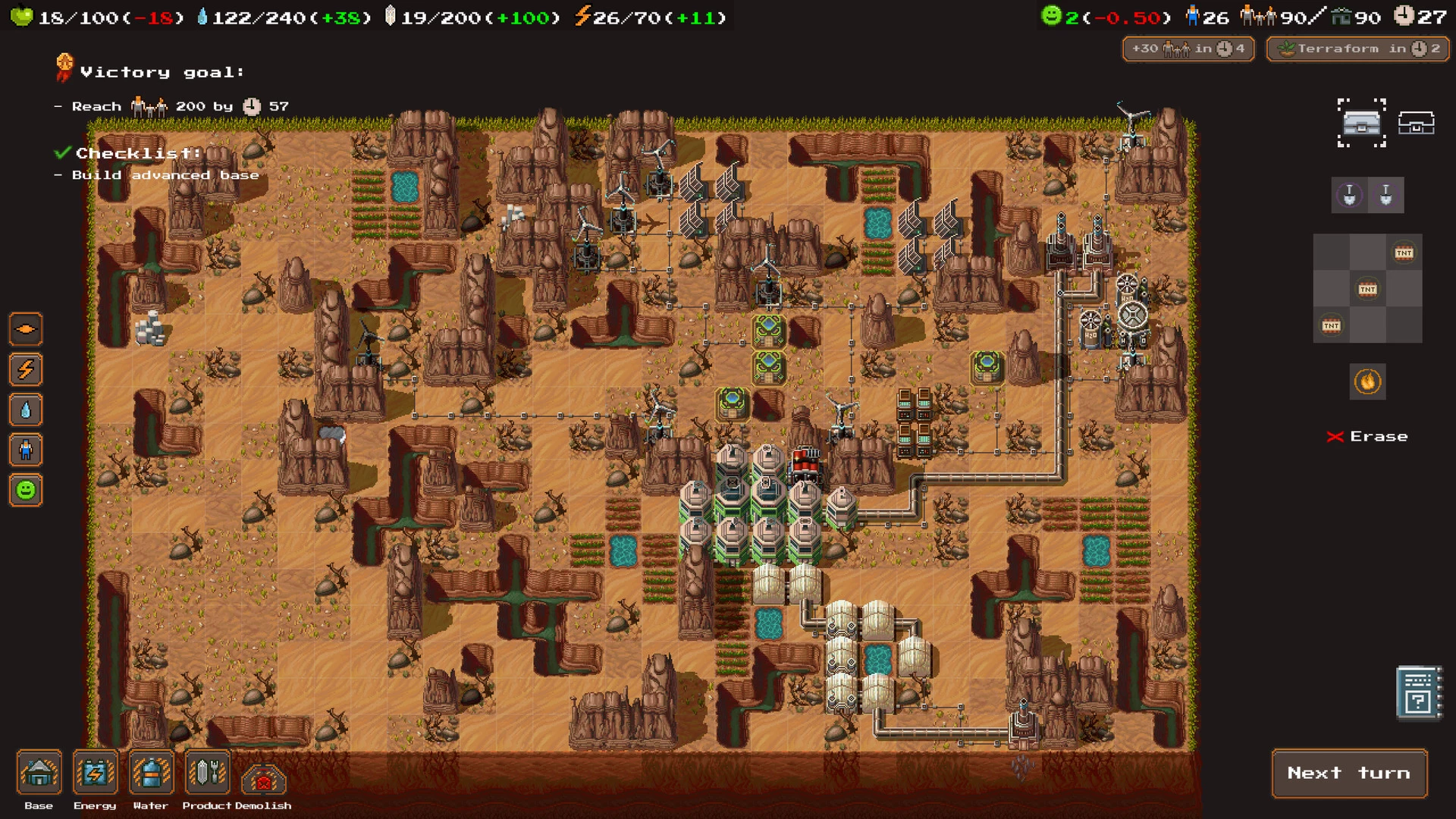Activate the Demolish tool
This screenshot has width=1456, height=819.
263,778
